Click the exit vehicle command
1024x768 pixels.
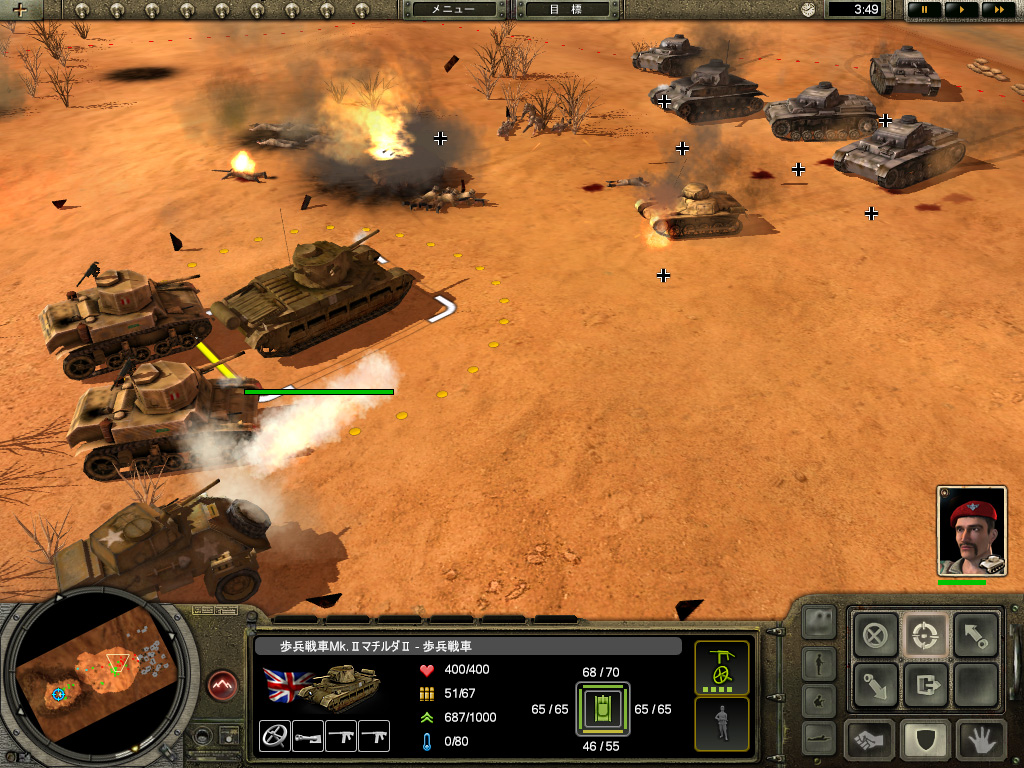tap(925, 685)
